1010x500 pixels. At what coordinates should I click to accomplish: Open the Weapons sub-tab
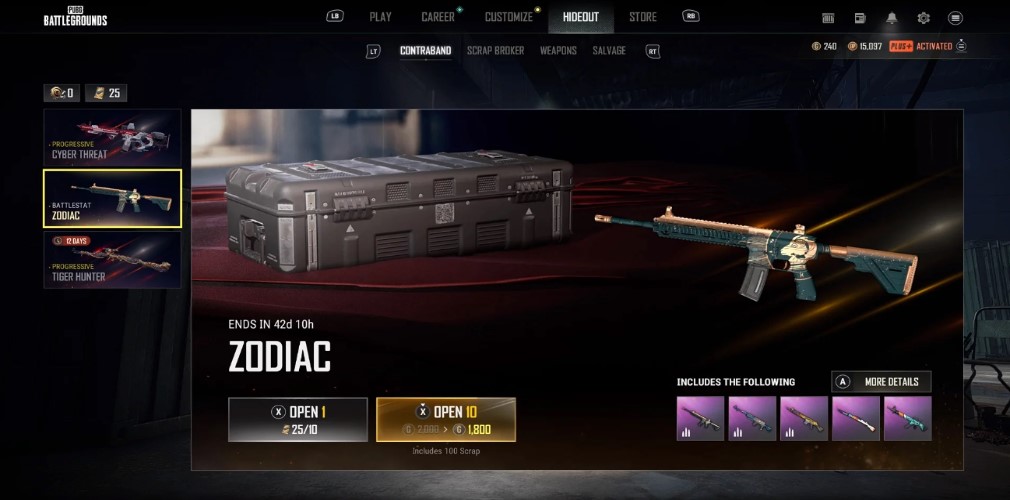558,50
